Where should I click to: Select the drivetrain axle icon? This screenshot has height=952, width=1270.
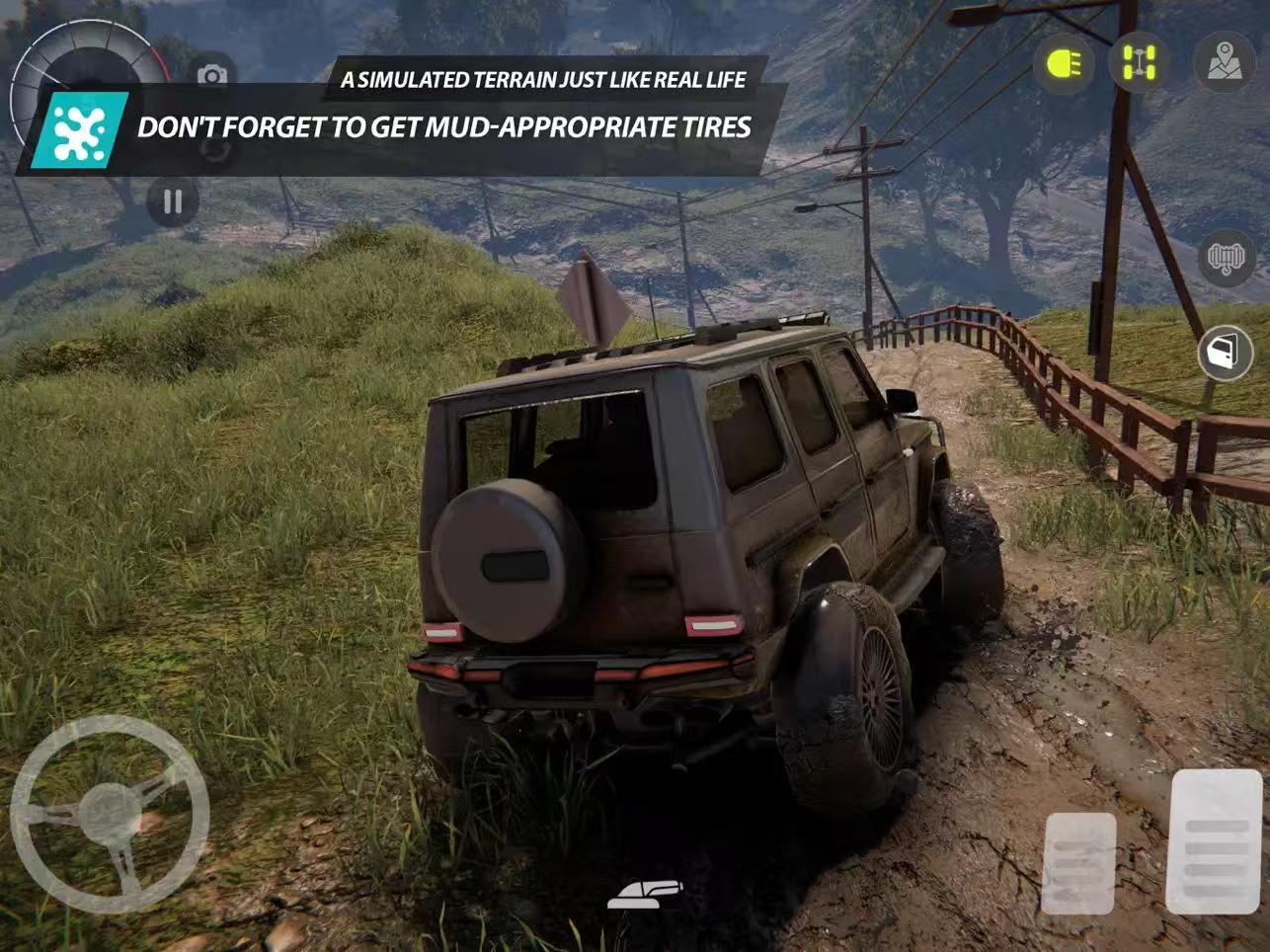click(1139, 62)
